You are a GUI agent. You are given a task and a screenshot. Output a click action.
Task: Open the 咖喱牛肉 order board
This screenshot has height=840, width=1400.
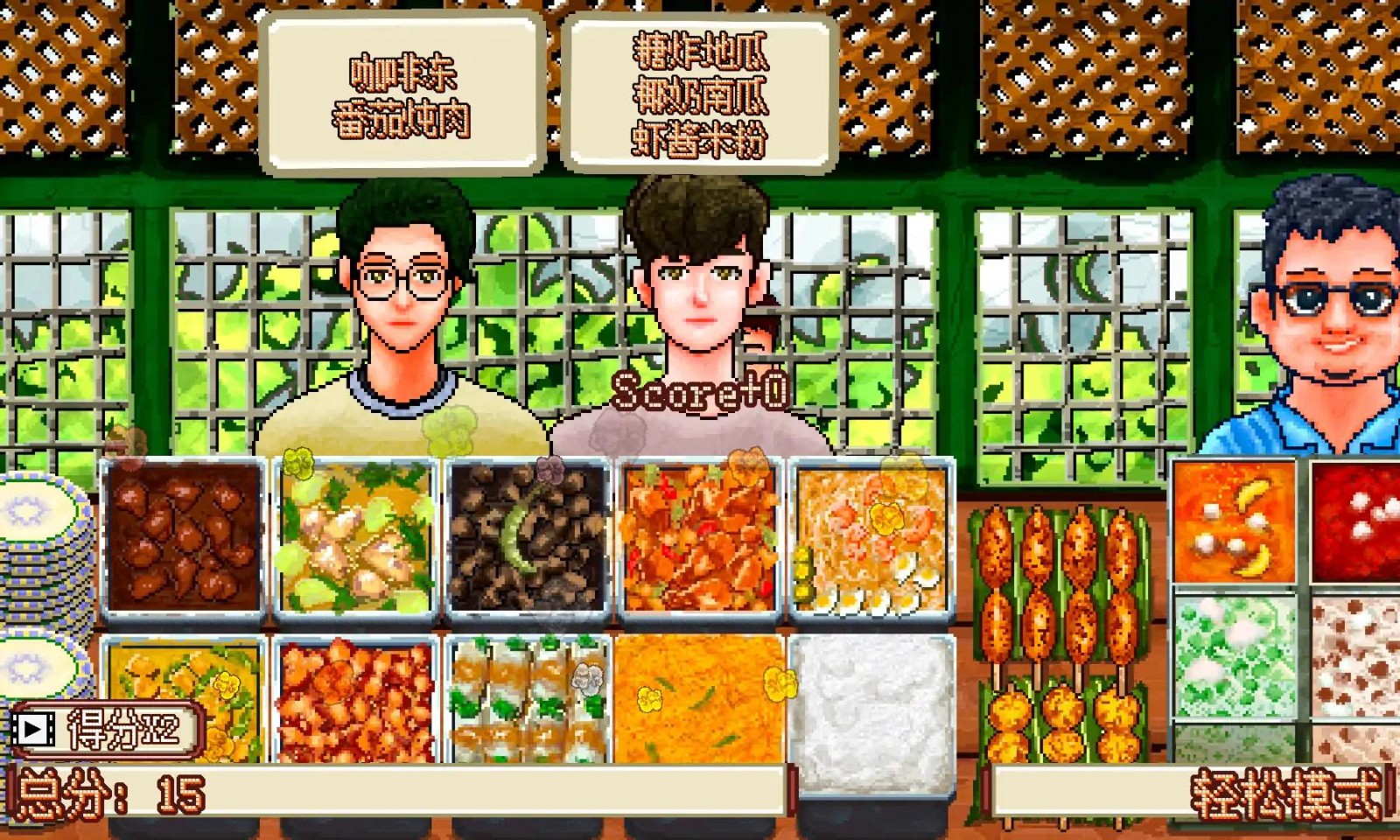(402, 87)
